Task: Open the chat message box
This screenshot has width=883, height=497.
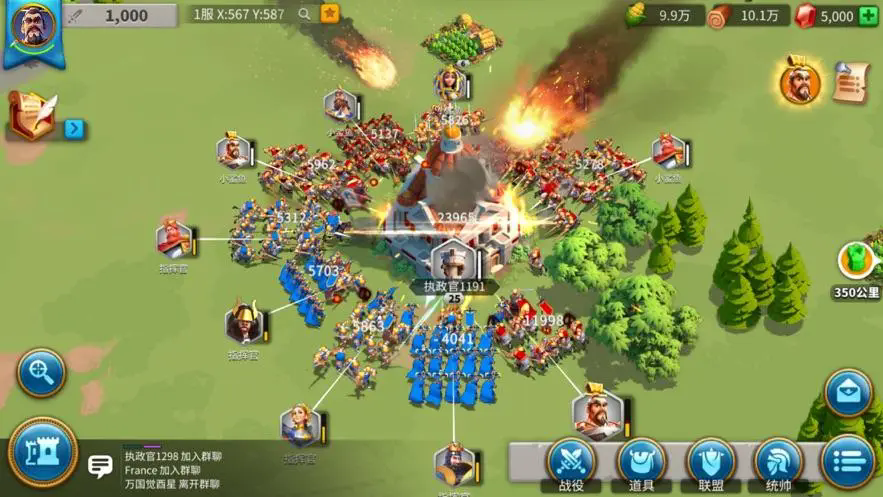Action: [100, 466]
